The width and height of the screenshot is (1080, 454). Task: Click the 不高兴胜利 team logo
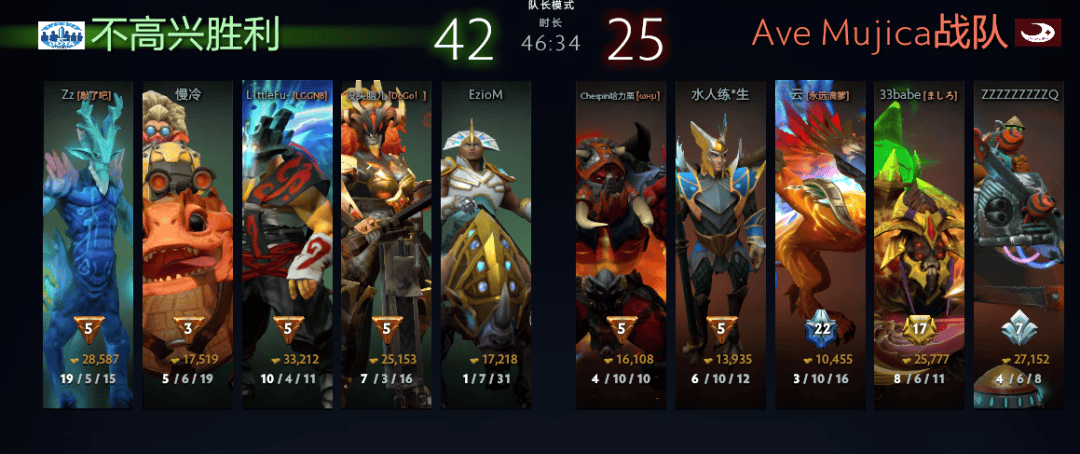(62, 35)
